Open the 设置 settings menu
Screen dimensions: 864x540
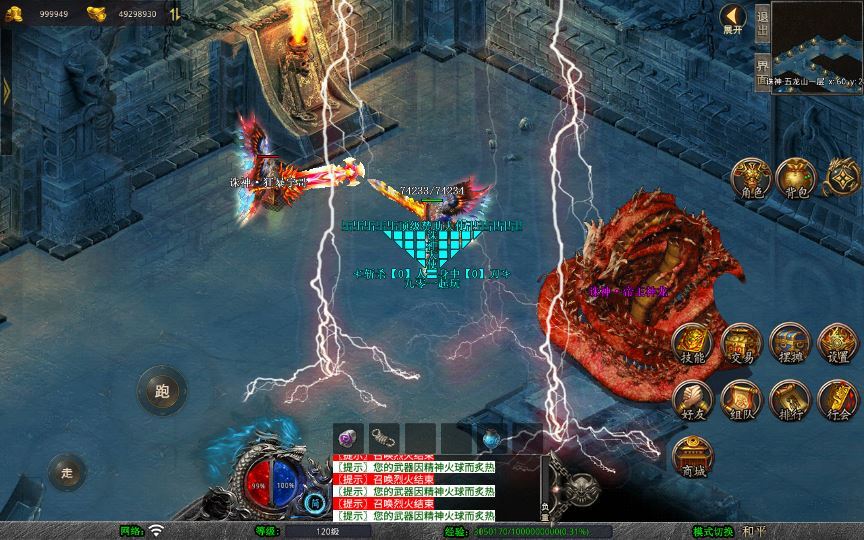[x=838, y=343]
